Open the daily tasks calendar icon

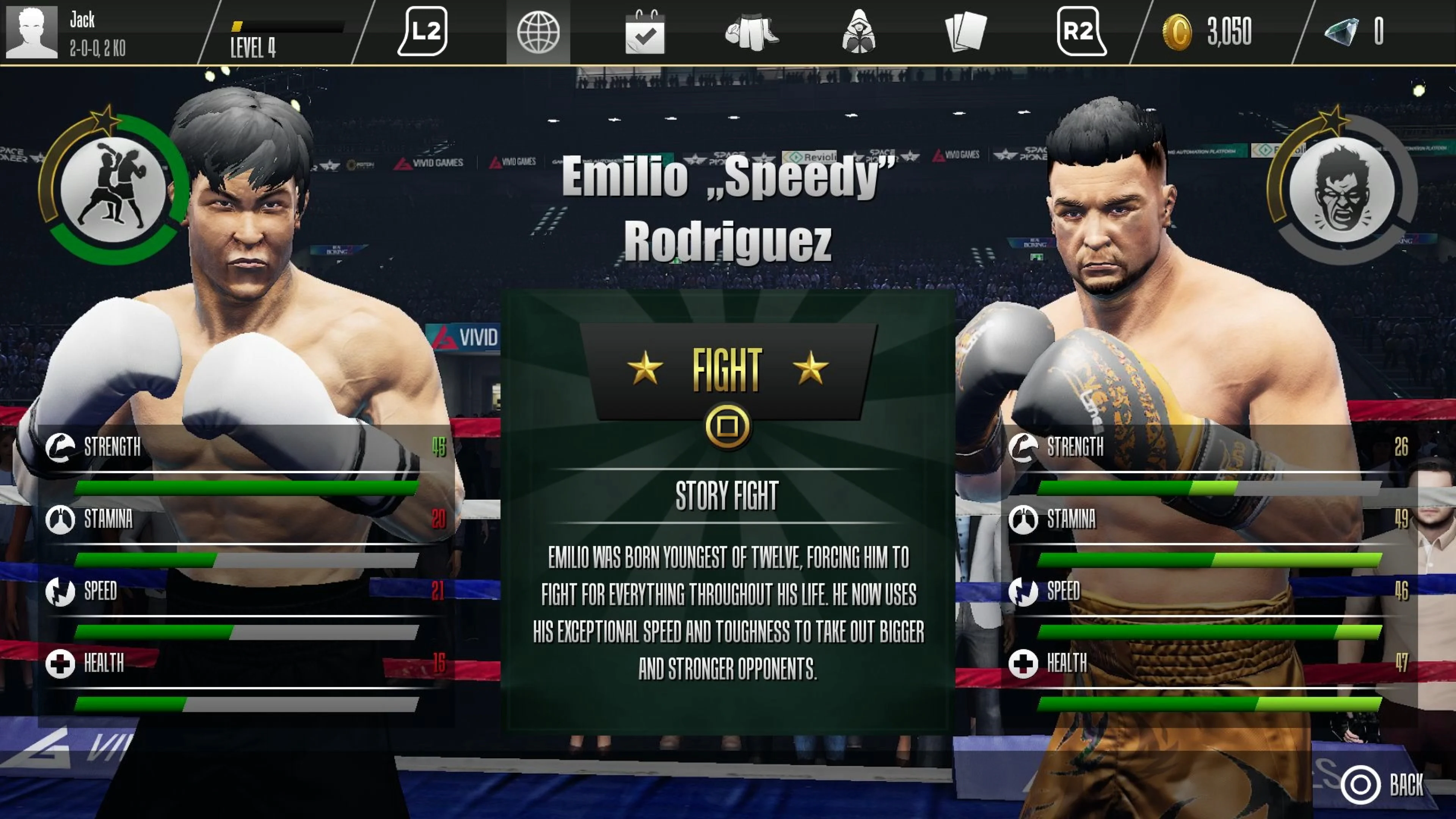[x=645, y=32]
